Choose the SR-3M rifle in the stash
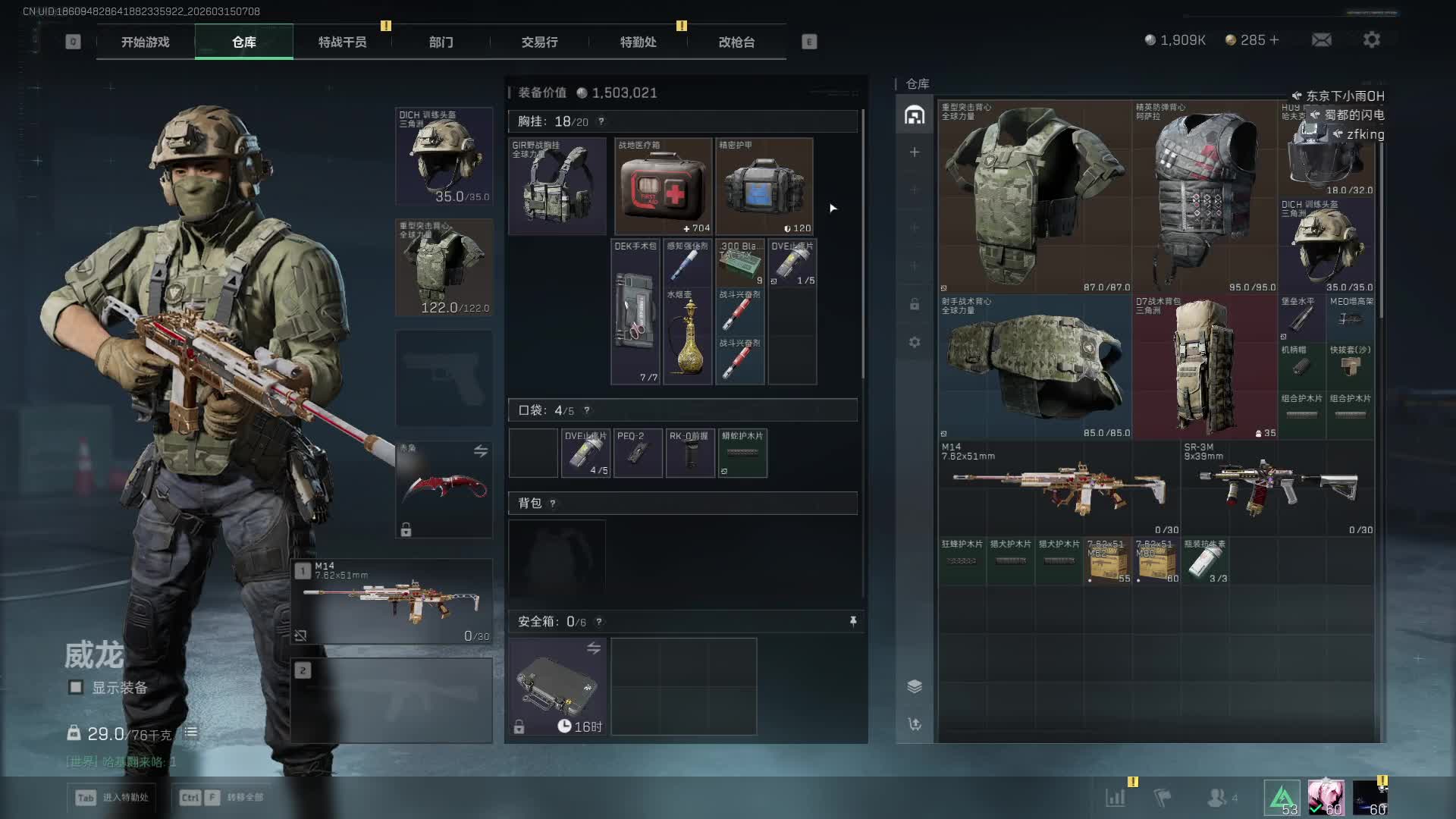The image size is (1456, 819). tap(1278, 488)
